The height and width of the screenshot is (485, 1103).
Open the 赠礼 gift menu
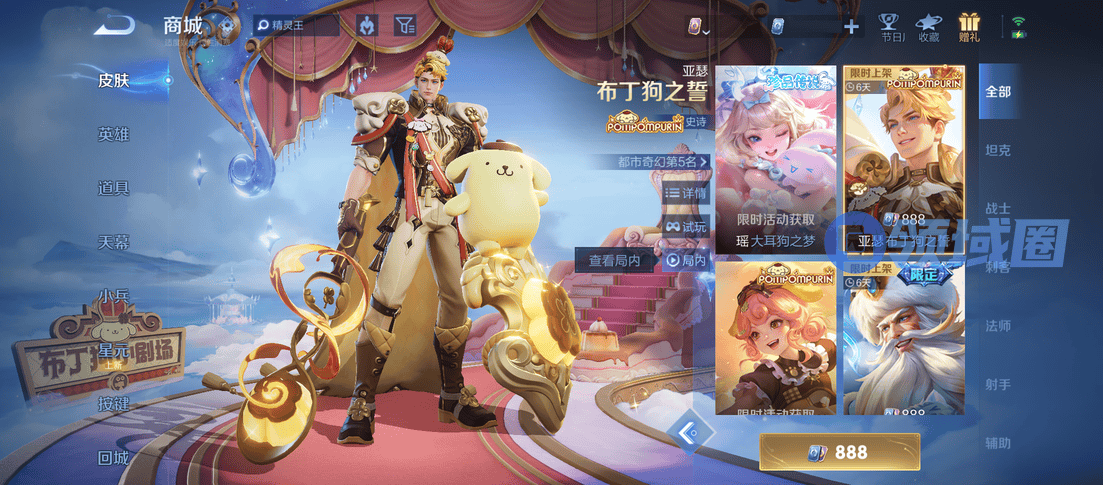(x=968, y=27)
